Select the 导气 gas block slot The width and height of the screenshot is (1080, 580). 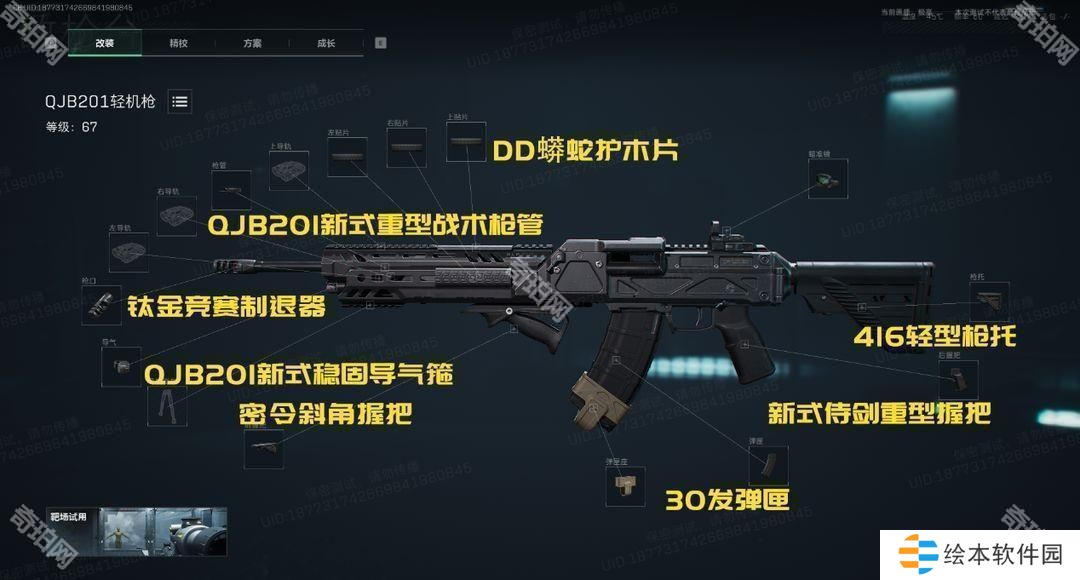[x=121, y=367]
